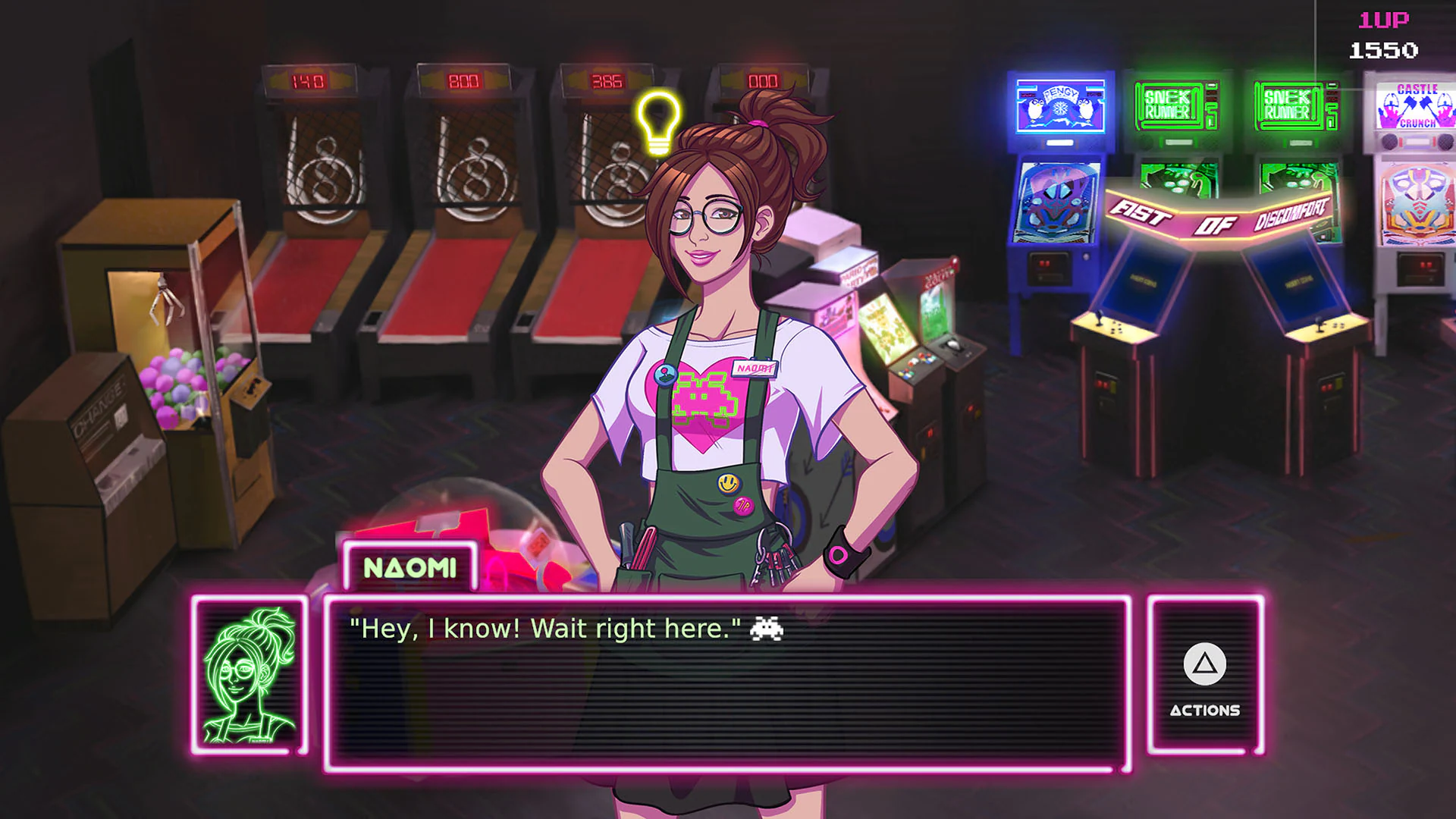Viewport: 1456px width, 819px height.
Task: Click the dialogue line 'Wait right here'
Action: (x=637, y=628)
